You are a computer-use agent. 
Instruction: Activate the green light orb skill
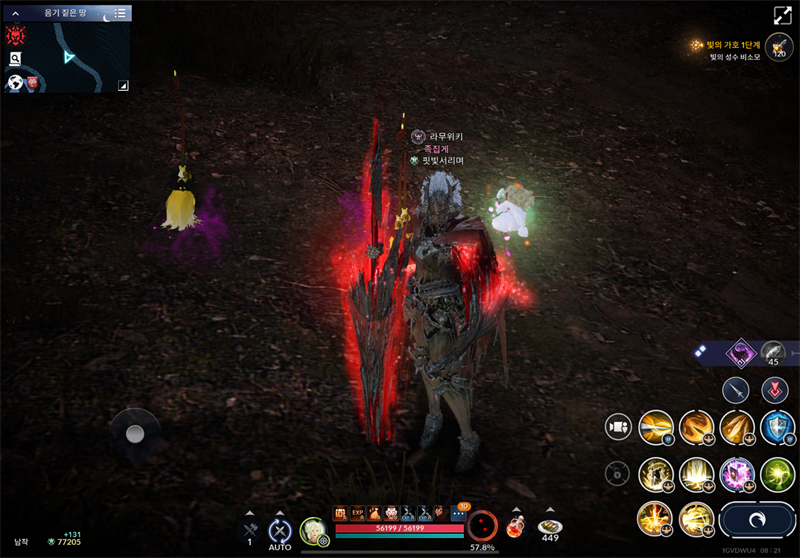click(777, 473)
